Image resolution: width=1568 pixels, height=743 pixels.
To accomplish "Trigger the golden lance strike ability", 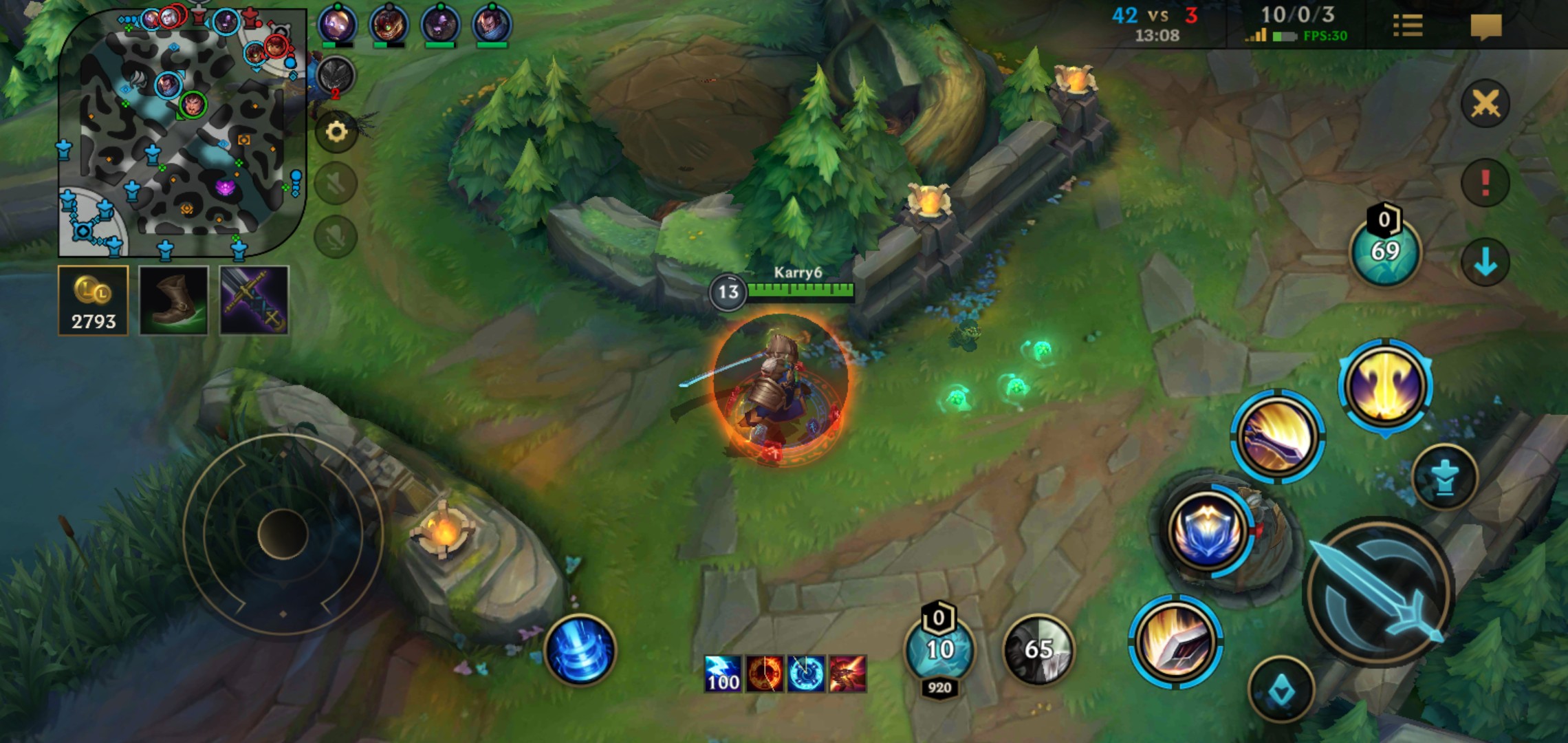I will click(x=1277, y=436).
